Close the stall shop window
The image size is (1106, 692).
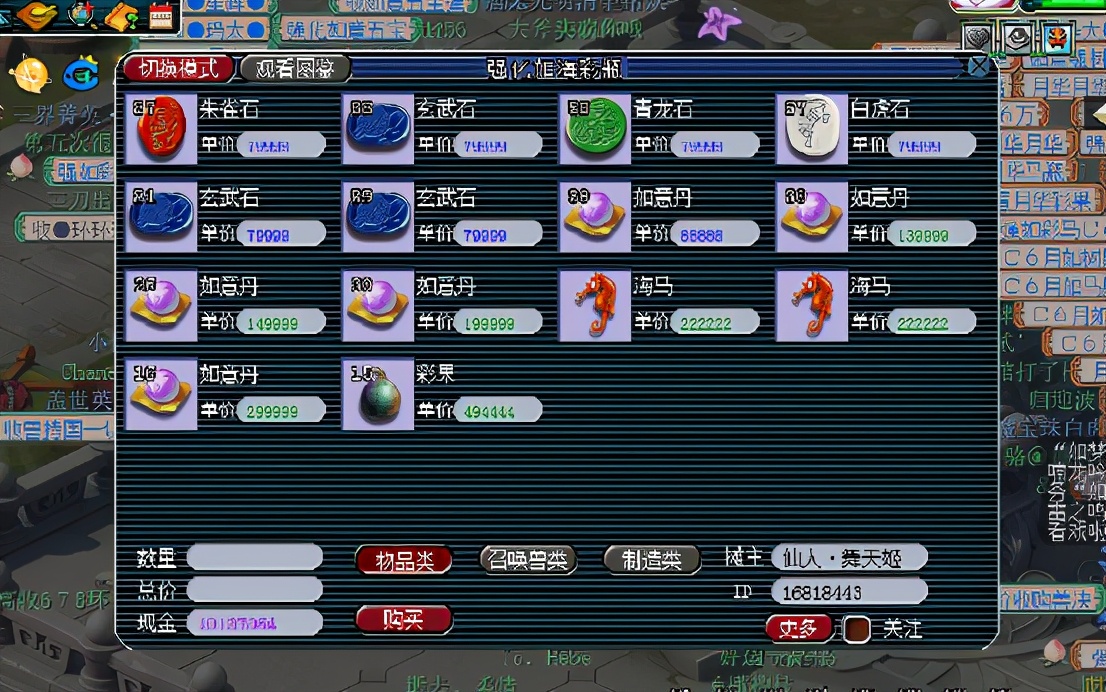coord(978,67)
